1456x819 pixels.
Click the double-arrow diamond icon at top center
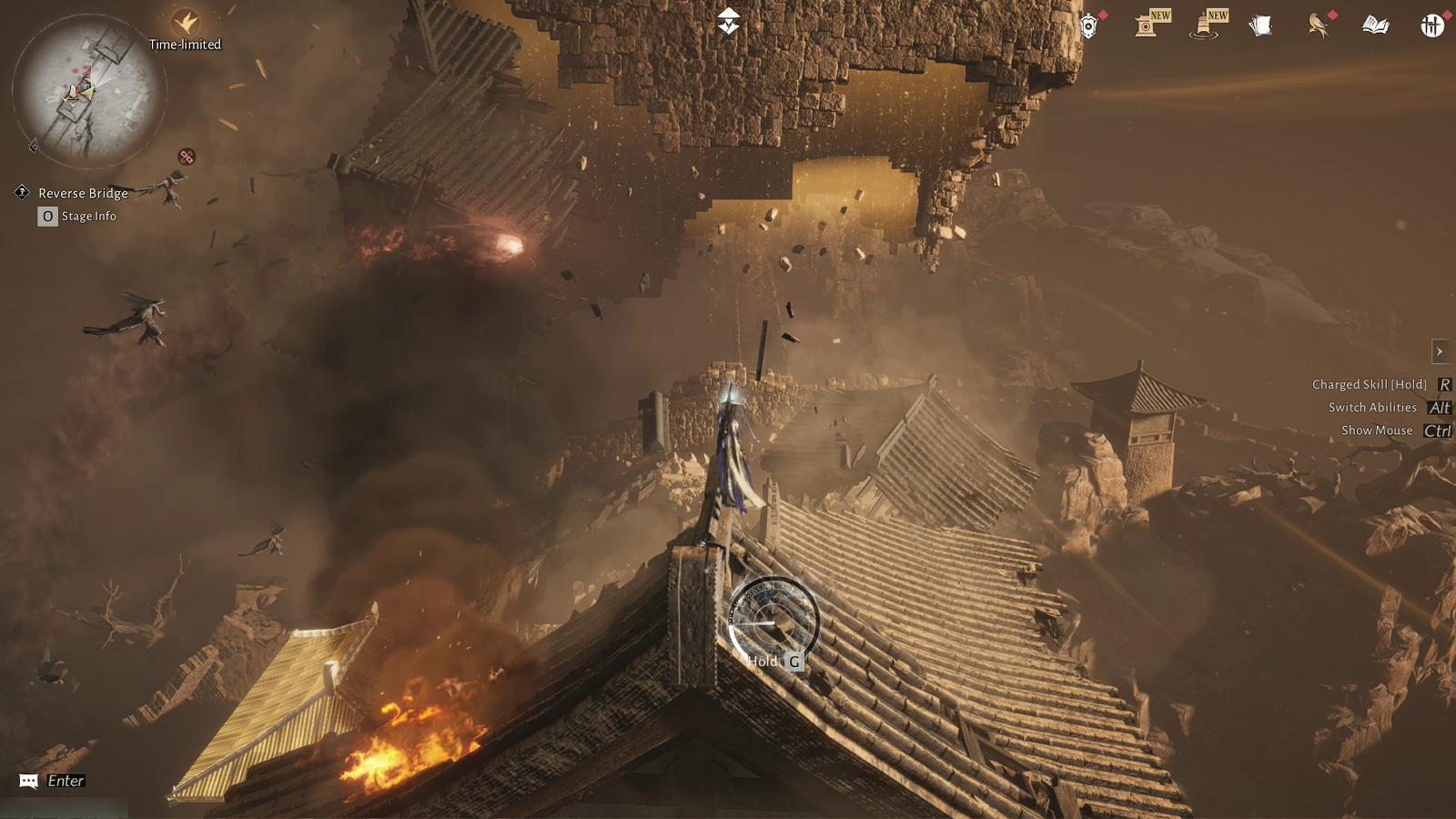tap(729, 21)
